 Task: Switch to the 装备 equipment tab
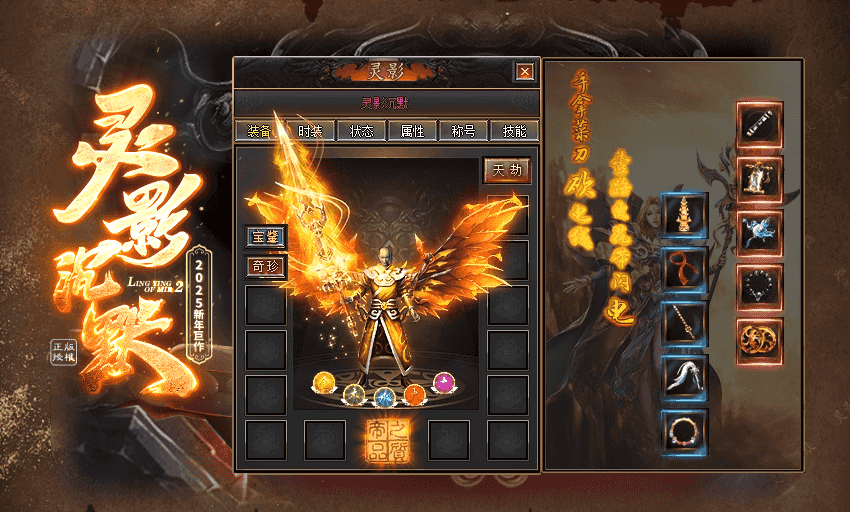coord(257,131)
